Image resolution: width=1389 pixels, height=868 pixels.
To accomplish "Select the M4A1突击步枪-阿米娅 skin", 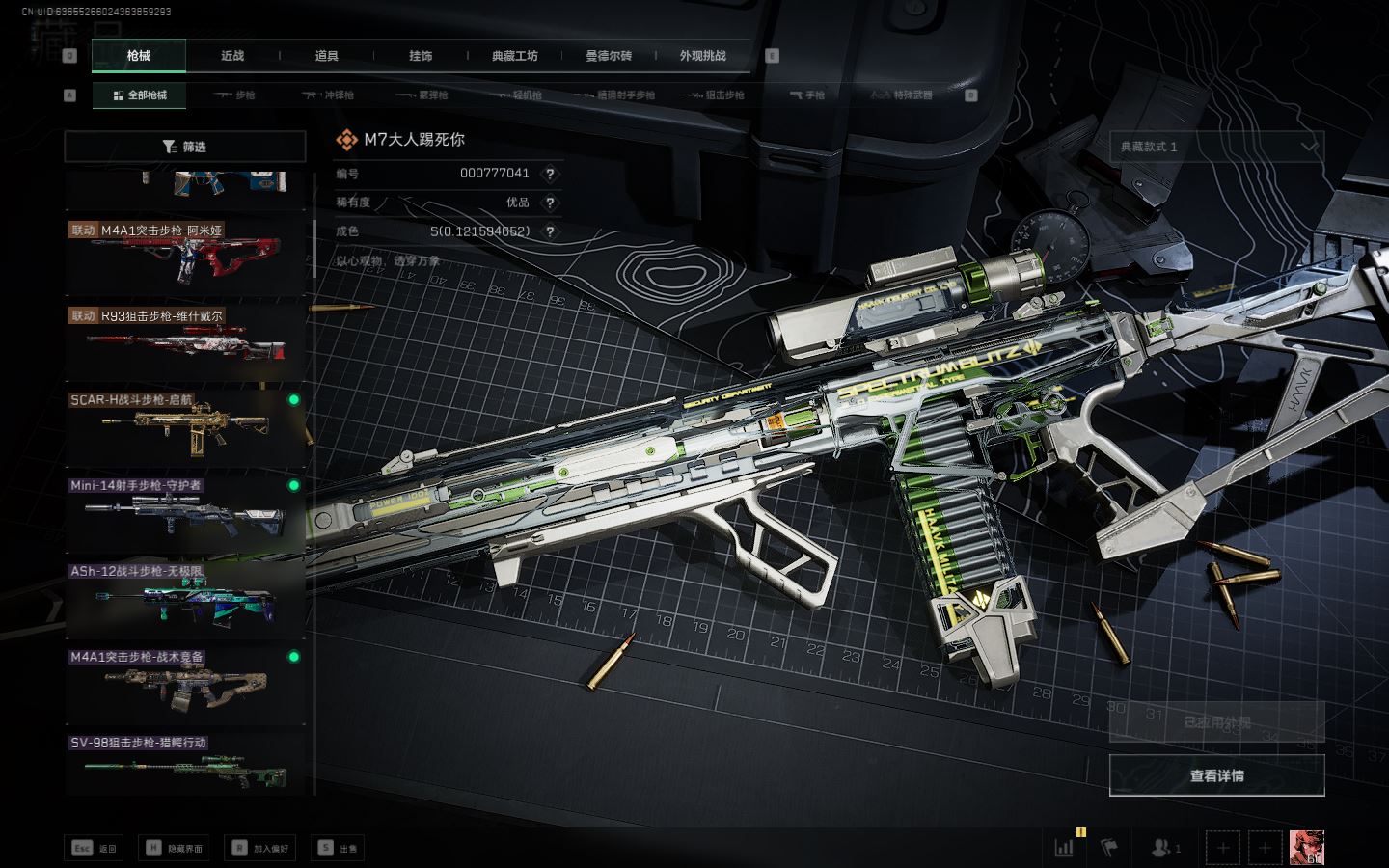I will click(x=185, y=256).
